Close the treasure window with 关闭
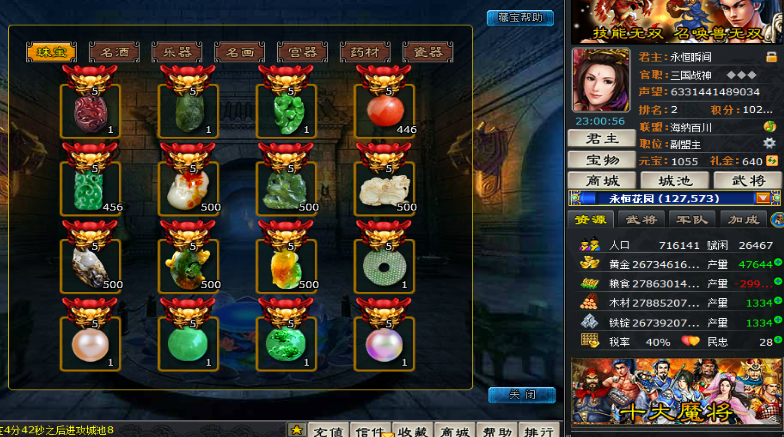The width and height of the screenshot is (784, 437). point(521,394)
